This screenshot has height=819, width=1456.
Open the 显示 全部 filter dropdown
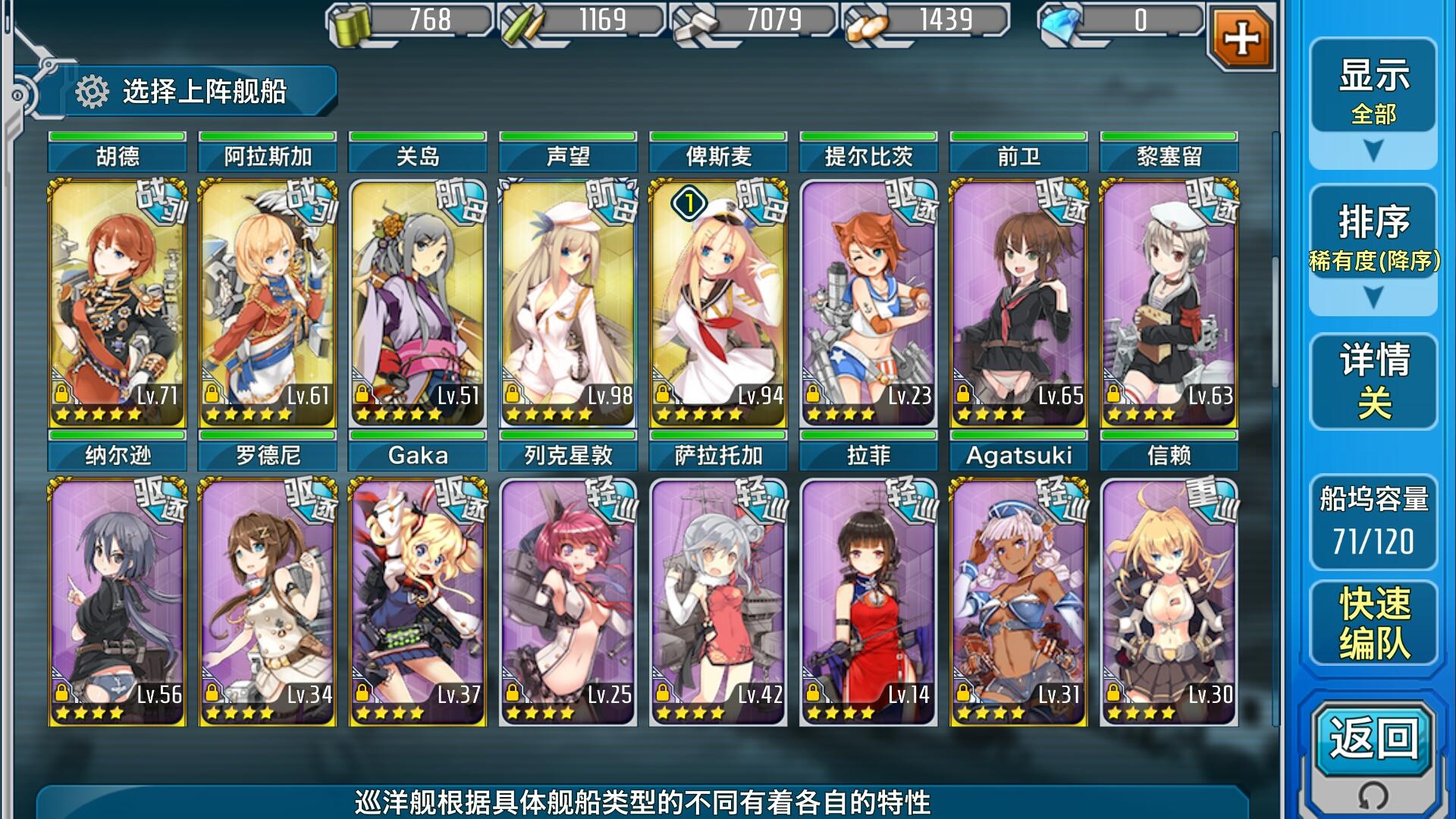(x=1373, y=102)
